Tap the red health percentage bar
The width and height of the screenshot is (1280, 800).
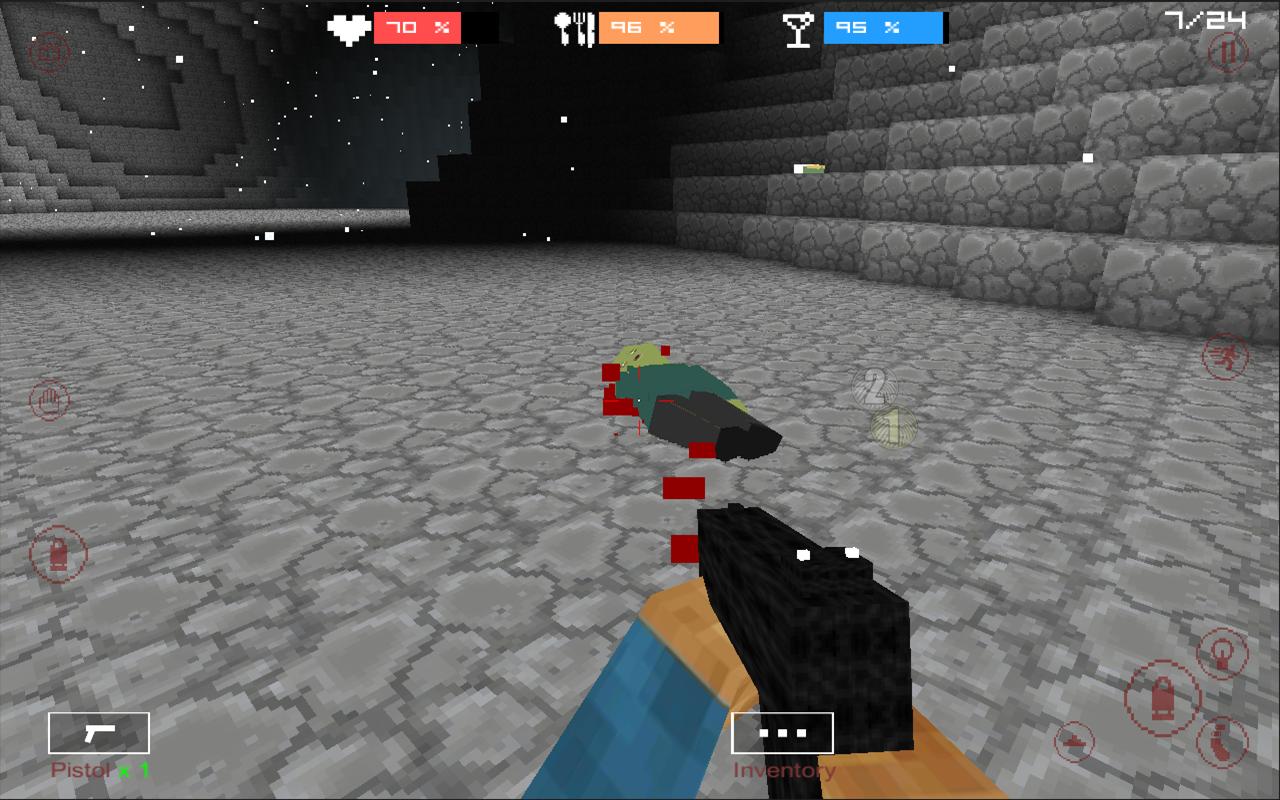[x=417, y=28]
